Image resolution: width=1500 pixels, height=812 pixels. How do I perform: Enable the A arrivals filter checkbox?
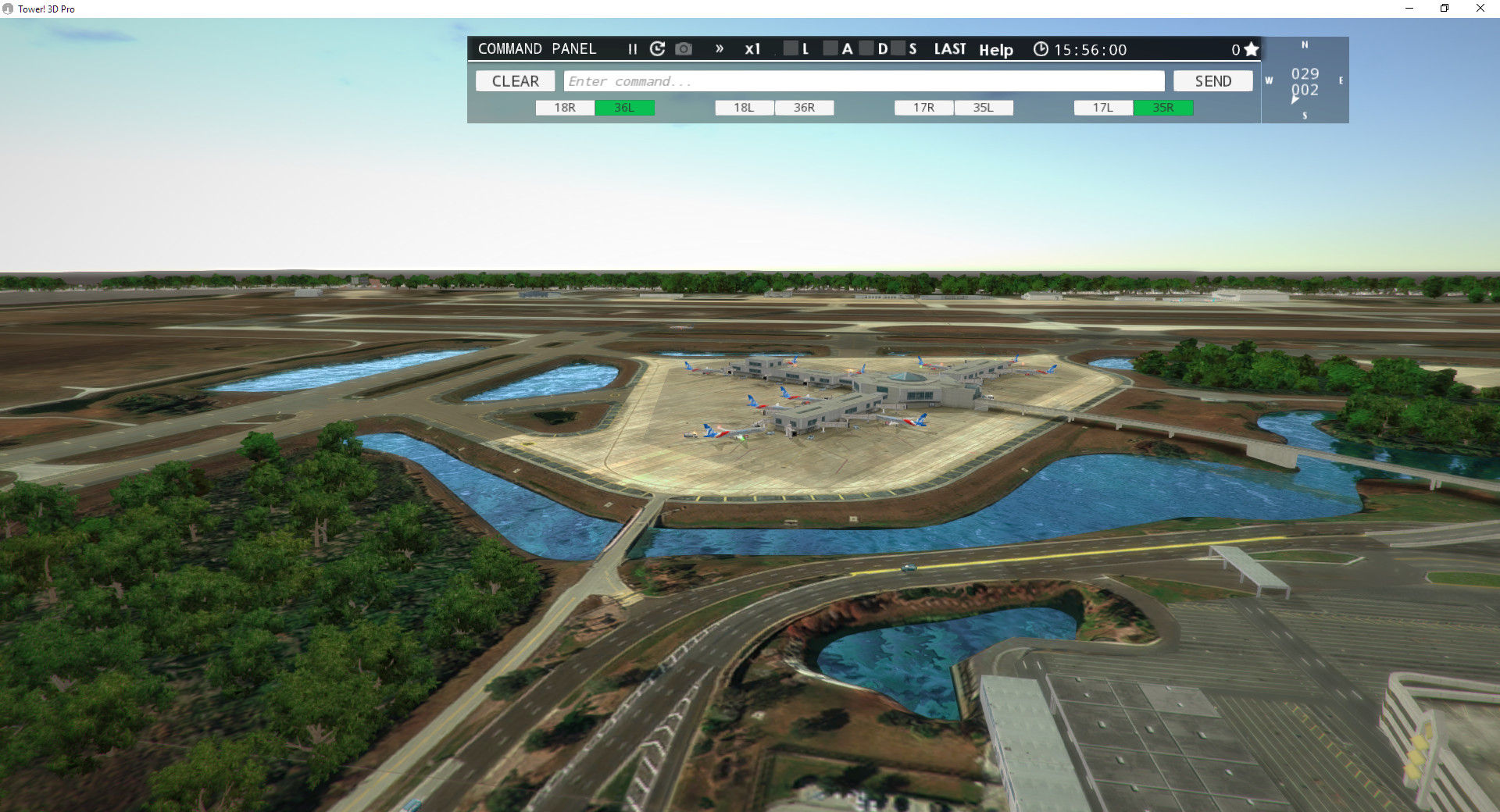830,48
